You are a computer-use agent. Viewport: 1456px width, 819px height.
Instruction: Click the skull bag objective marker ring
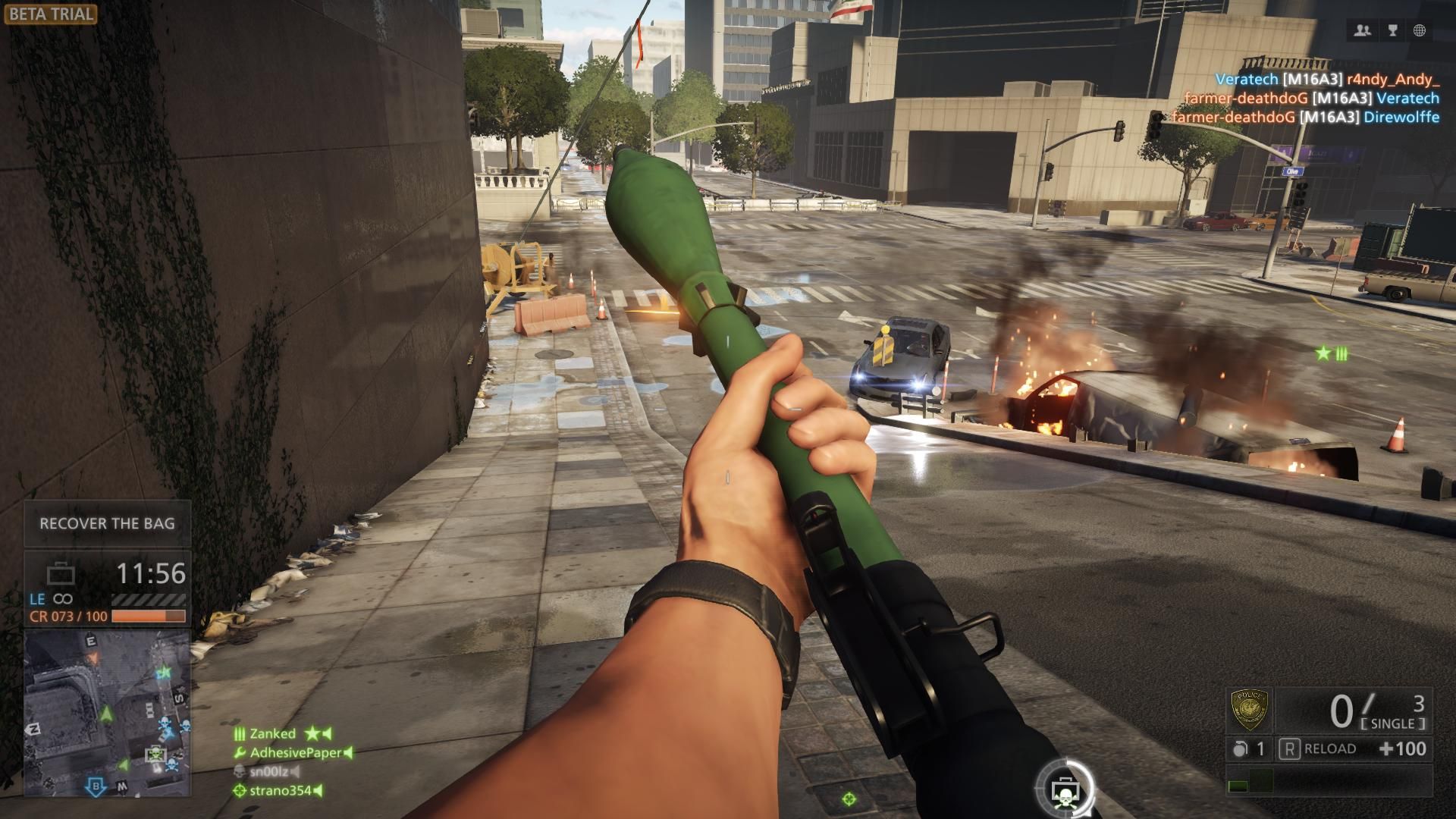pos(1065,789)
